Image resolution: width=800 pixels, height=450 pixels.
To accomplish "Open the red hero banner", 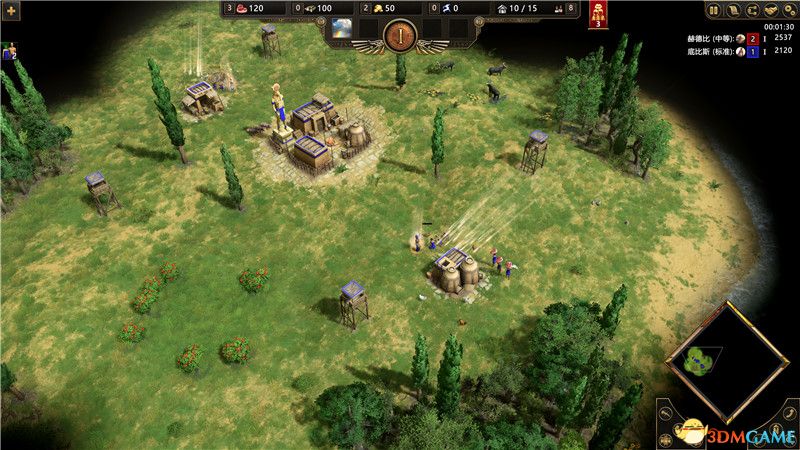I will click(x=598, y=15).
